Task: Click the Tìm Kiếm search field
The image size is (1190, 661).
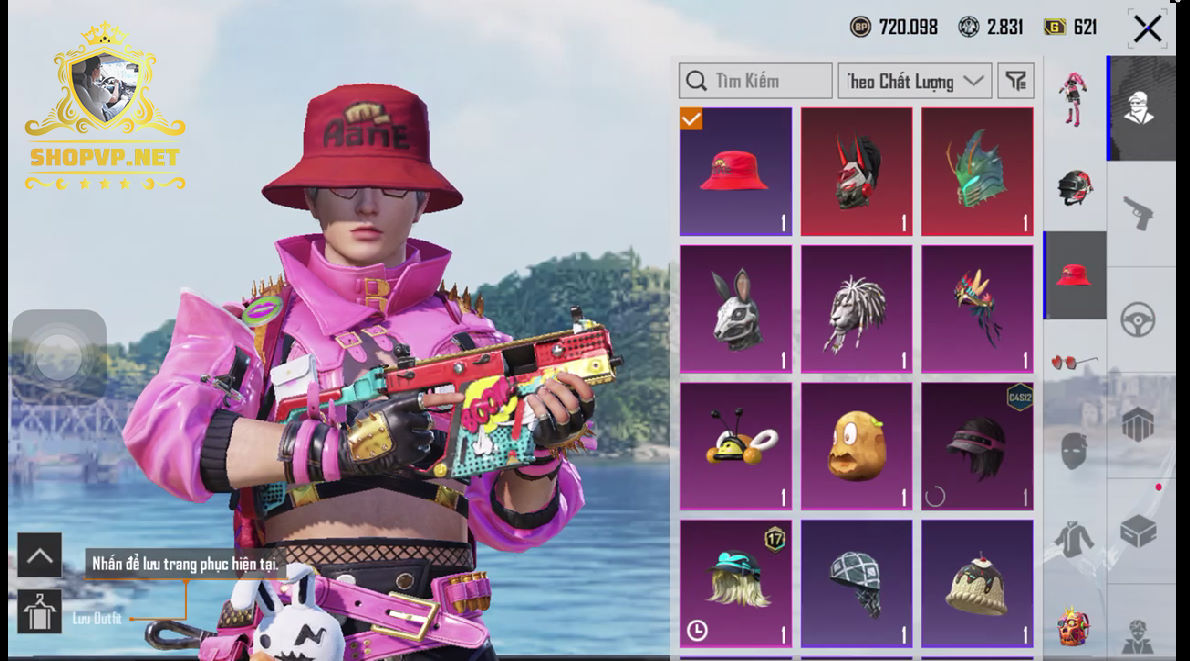Action: coord(756,81)
